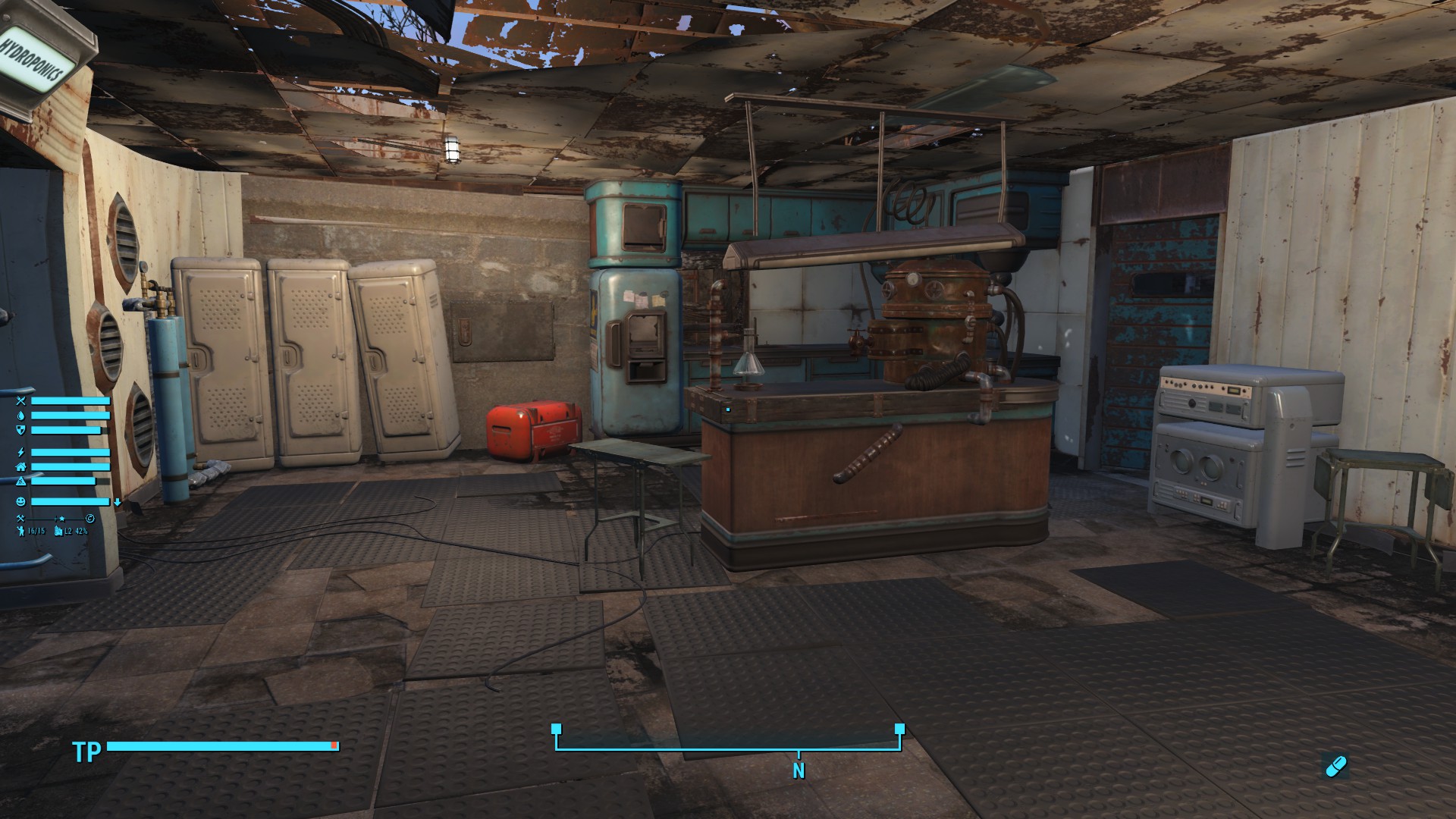This screenshot has height=819, width=1456.
Task: Click the house beds icon
Action: tap(20, 467)
